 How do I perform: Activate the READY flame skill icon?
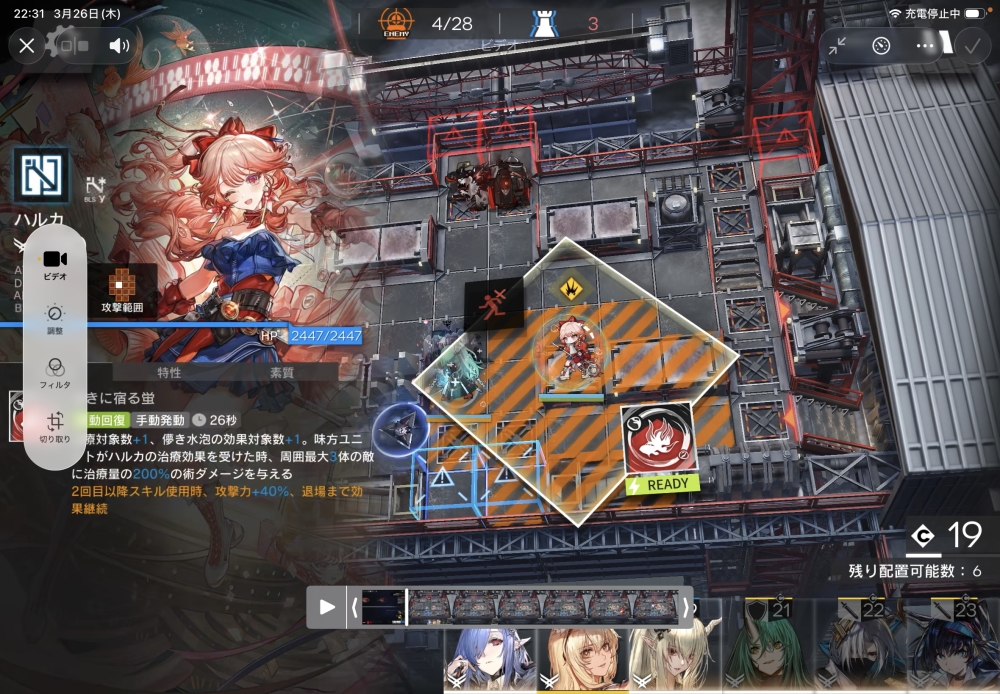pyautogui.click(x=657, y=441)
